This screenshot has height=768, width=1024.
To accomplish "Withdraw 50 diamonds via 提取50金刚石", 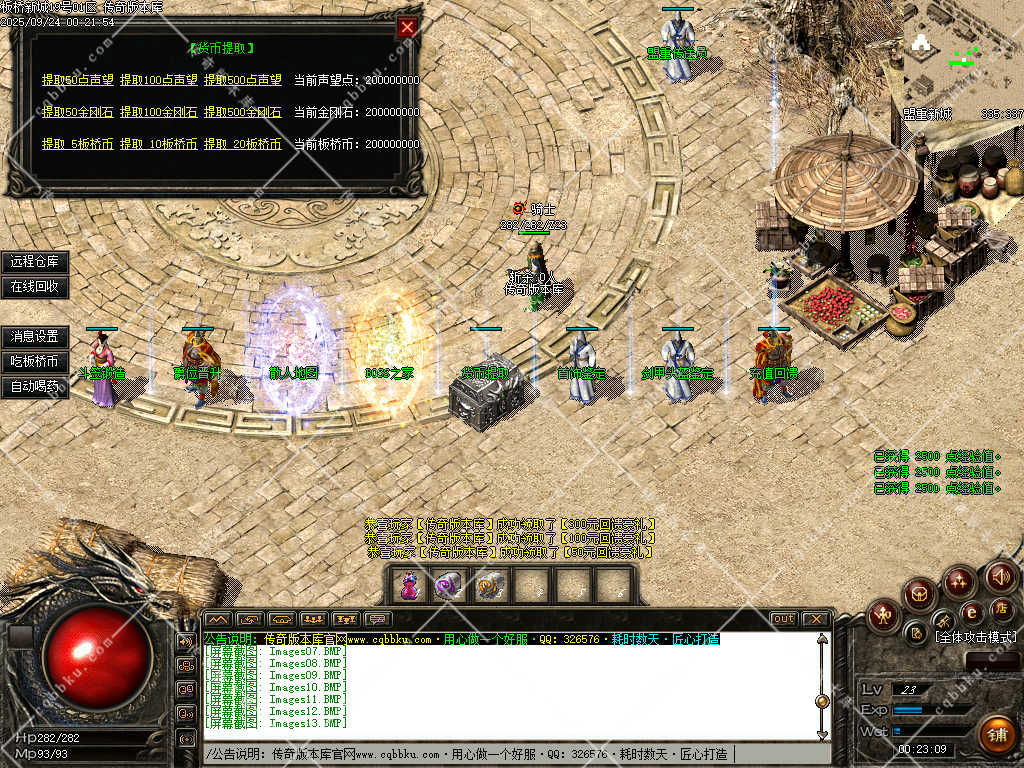I will click(77, 112).
